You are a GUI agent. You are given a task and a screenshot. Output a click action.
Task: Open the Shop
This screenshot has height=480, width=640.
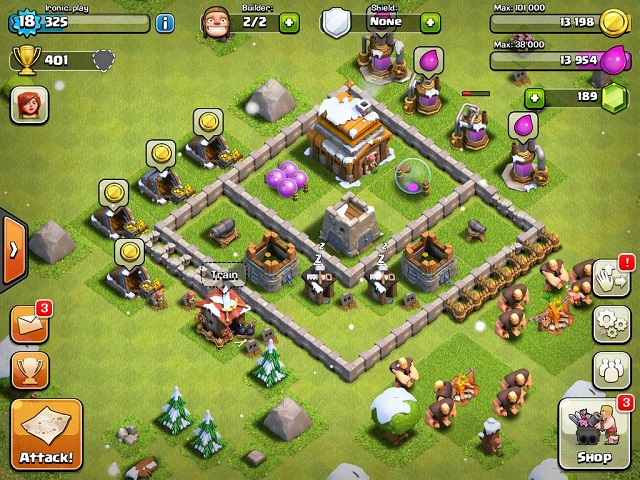point(595,435)
